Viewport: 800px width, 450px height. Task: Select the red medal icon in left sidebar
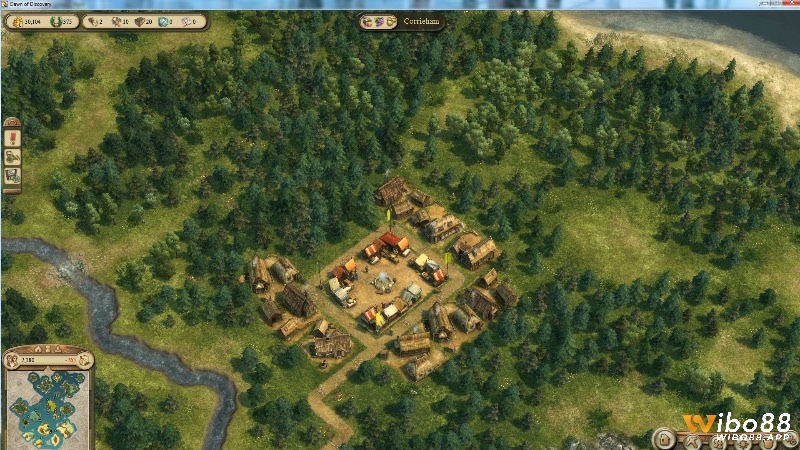(12, 137)
